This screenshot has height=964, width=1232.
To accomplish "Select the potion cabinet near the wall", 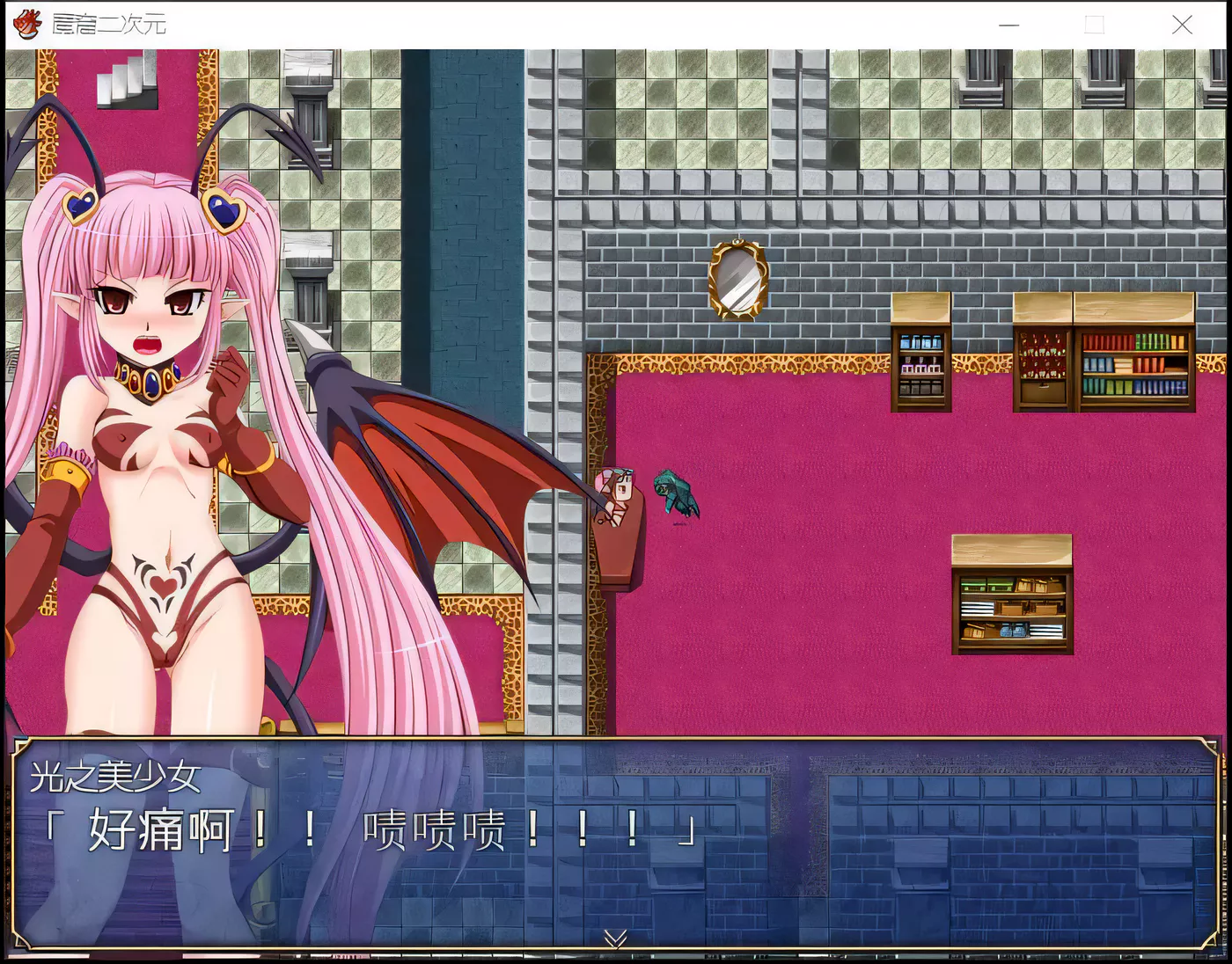I will tap(920, 365).
